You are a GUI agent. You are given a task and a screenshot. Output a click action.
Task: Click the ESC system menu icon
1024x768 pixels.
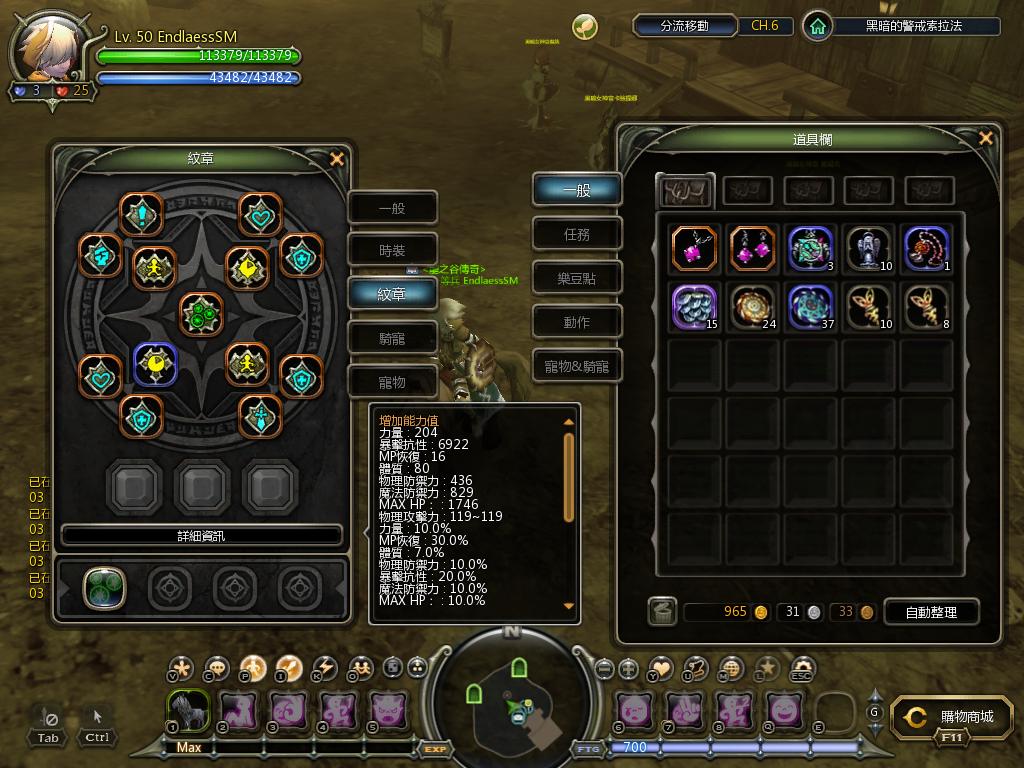pos(802,669)
